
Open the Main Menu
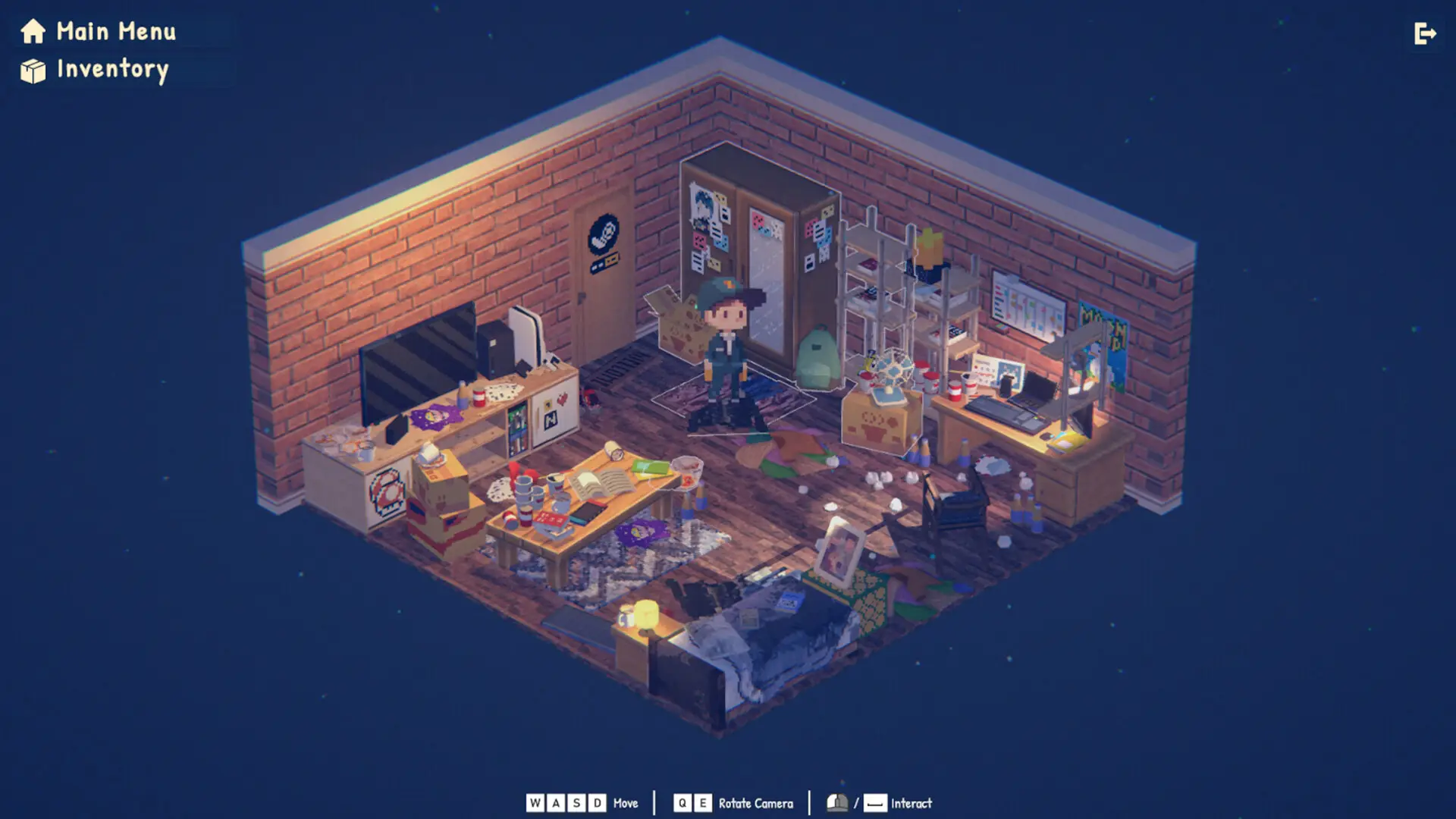click(115, 32)
